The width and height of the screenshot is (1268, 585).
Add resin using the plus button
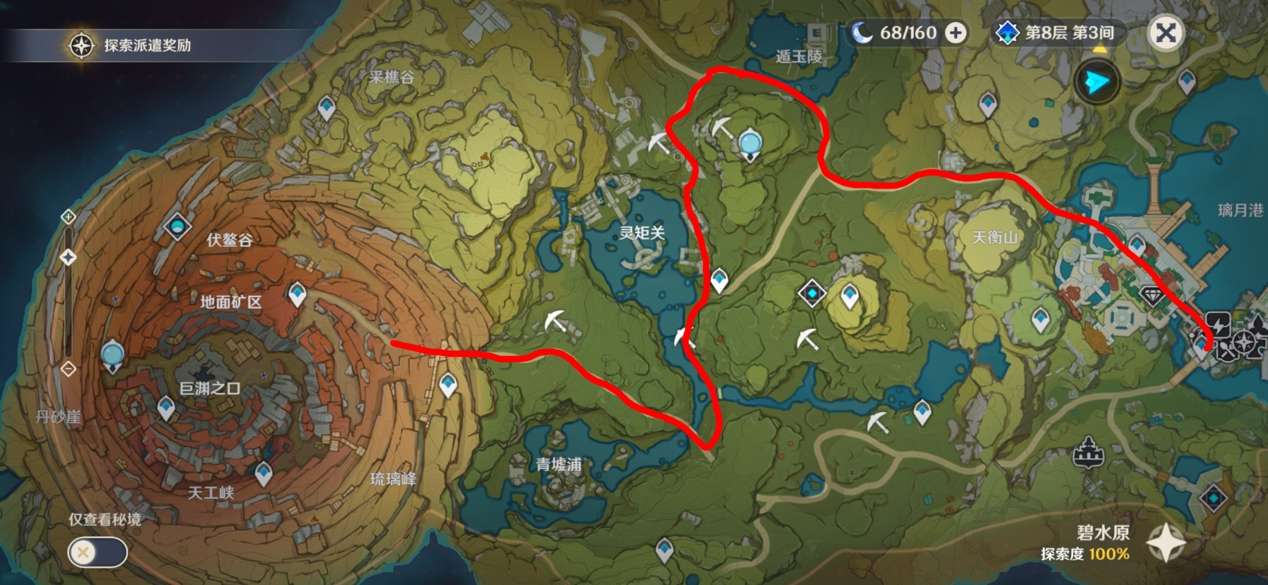[x=956, y=33]
